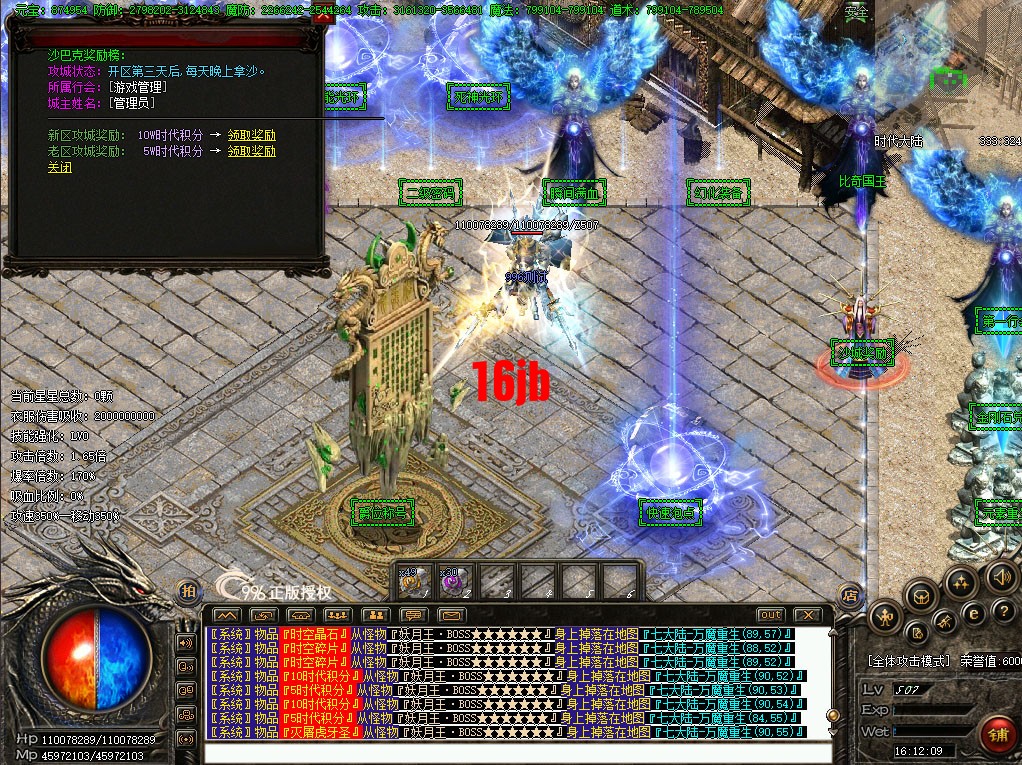Click the 'out' button above chat
The width and height of the screenshot is (1022, 765).
point(770,614)
